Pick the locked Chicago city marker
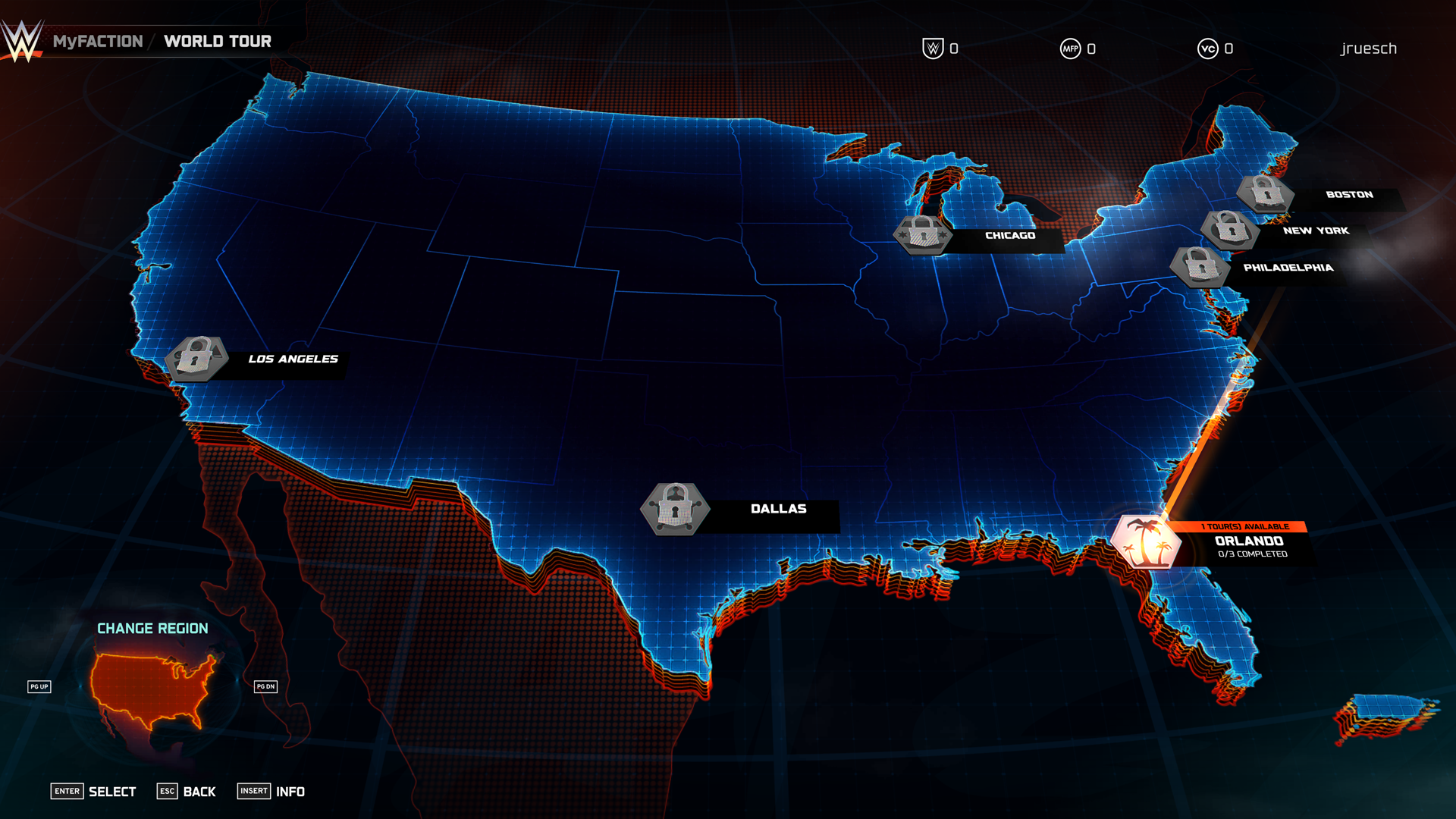Screen dimensions: 1456x819 [923, 234]
